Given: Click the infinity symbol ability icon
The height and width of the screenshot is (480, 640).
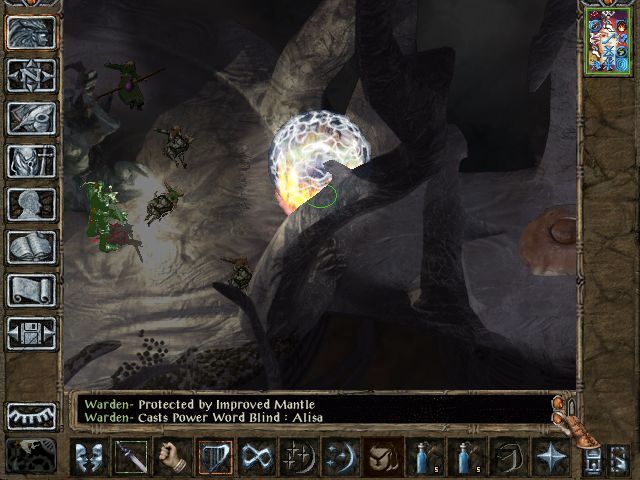Looking at the screenshot, I should (257, 457).
